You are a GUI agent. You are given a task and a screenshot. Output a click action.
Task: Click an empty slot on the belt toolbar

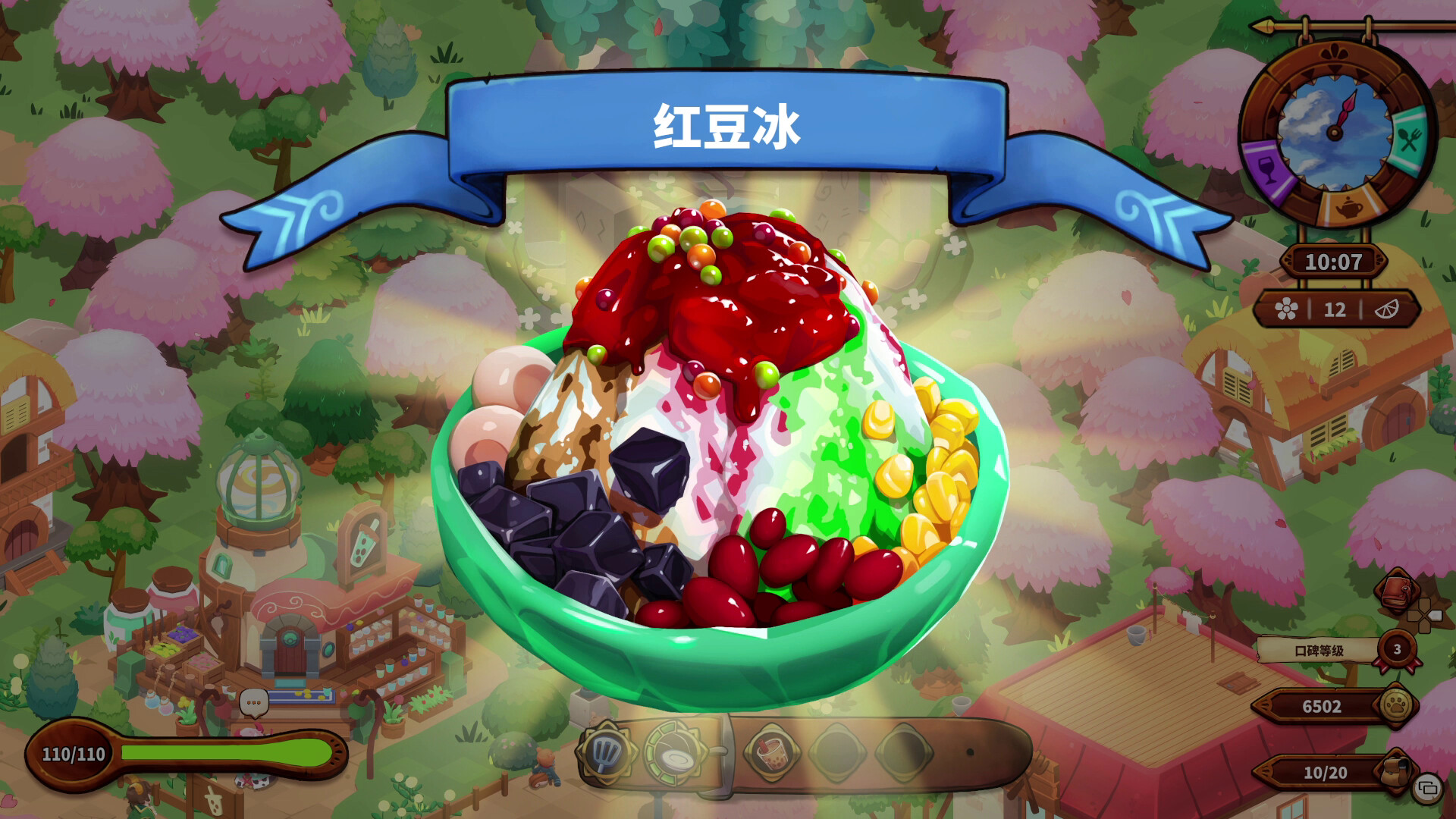[x=835, y=753]
